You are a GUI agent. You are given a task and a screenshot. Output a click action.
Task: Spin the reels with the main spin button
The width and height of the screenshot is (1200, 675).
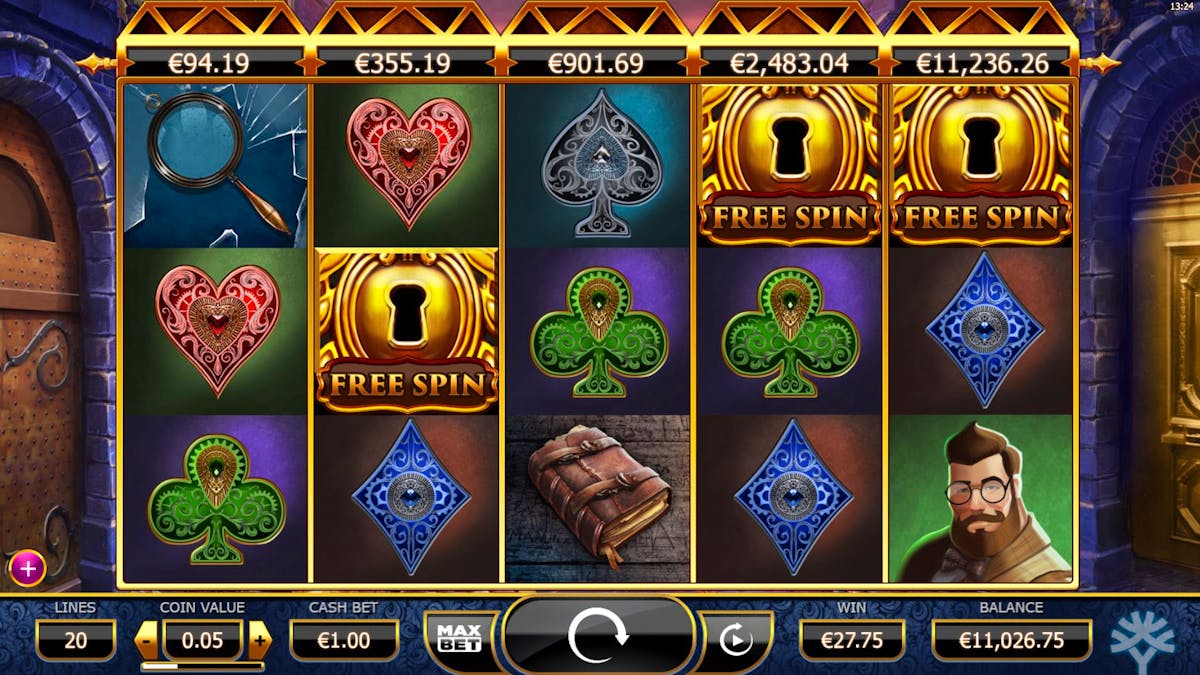pyautogui.click(x=598, y=636)
